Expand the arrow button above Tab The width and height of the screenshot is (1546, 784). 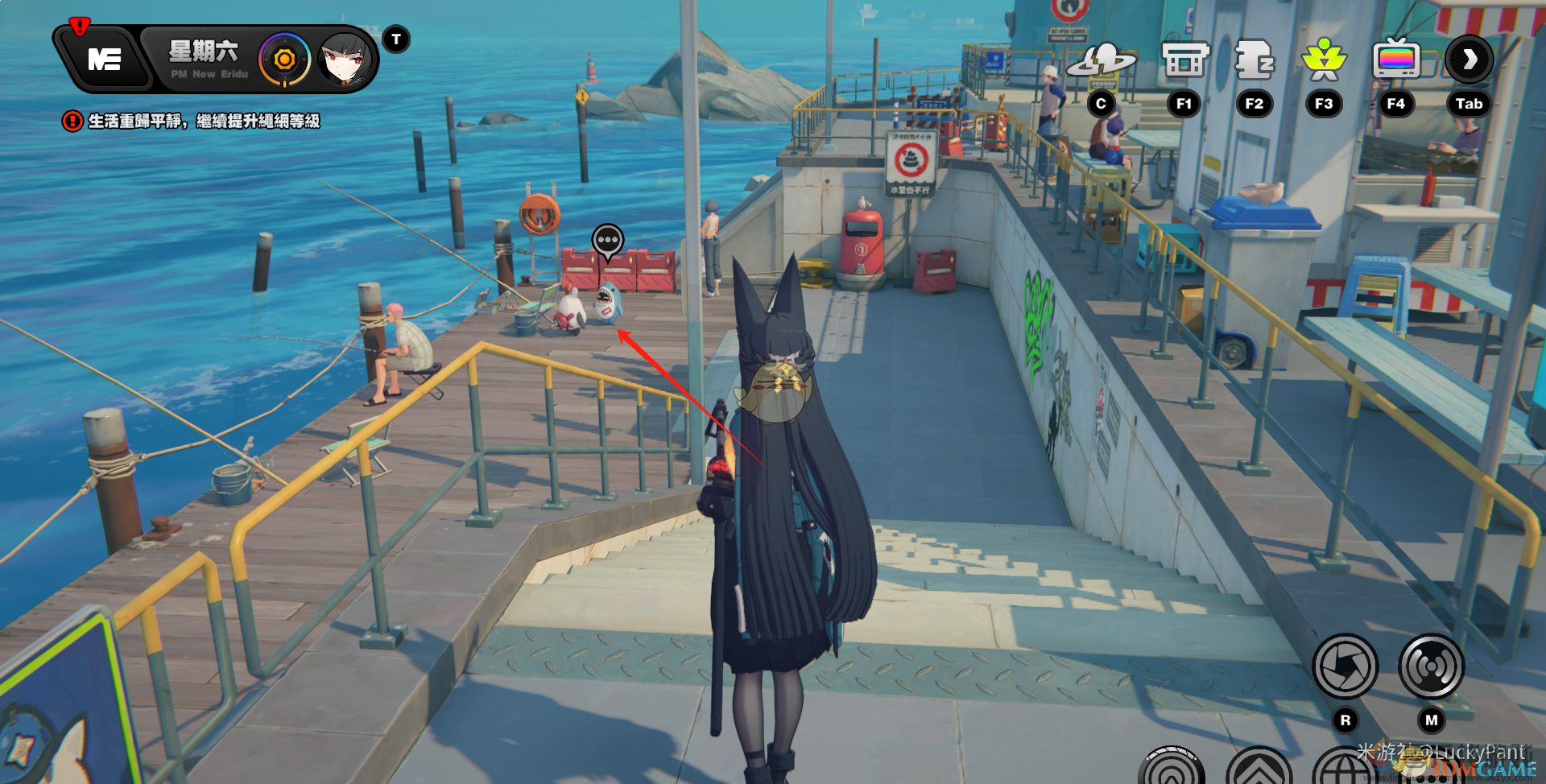(x=1469, y=60)
